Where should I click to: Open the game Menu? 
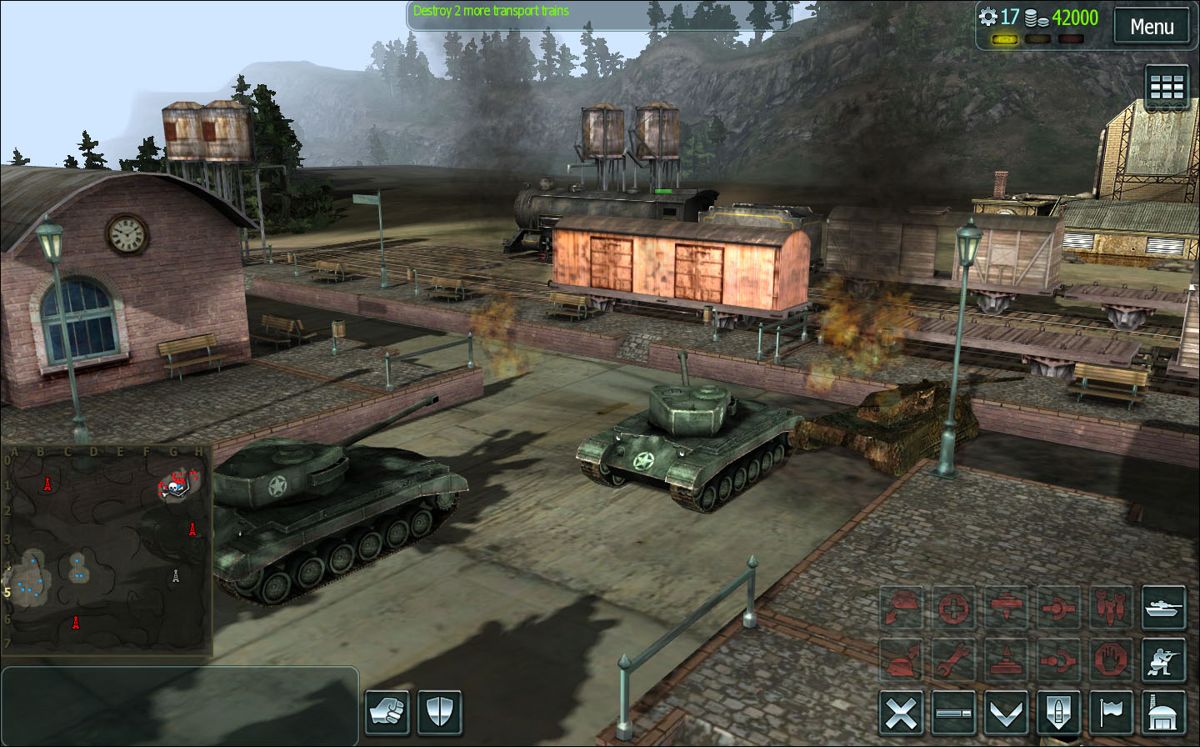1152,26
